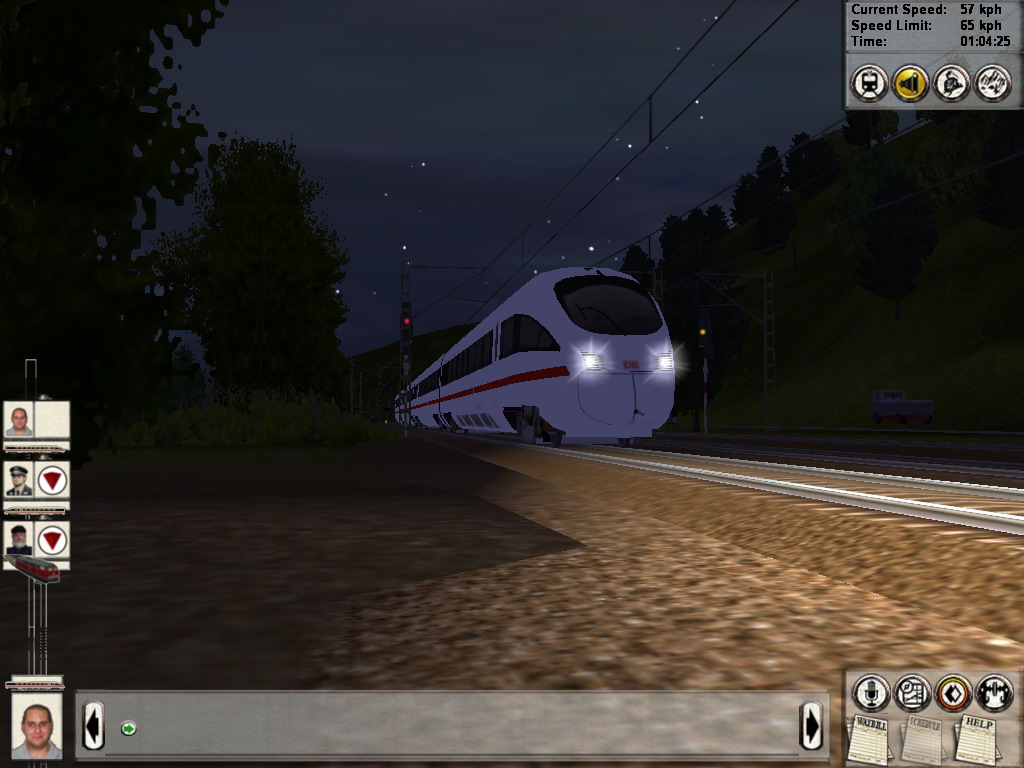Select the current driver portrait at the bottom
This screenshot has width=1024, height=768.
(x=37, y=724)
